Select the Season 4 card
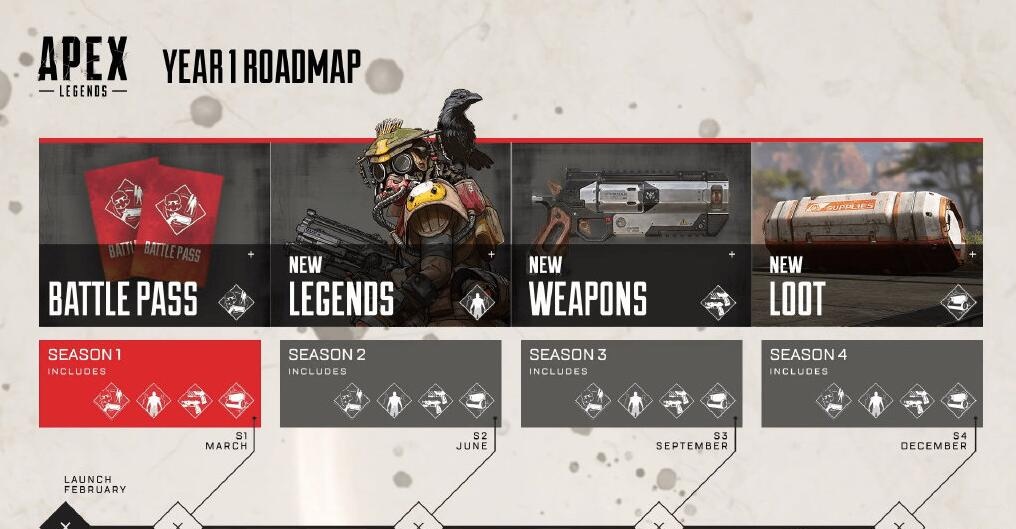 click(x=871, y=383)
